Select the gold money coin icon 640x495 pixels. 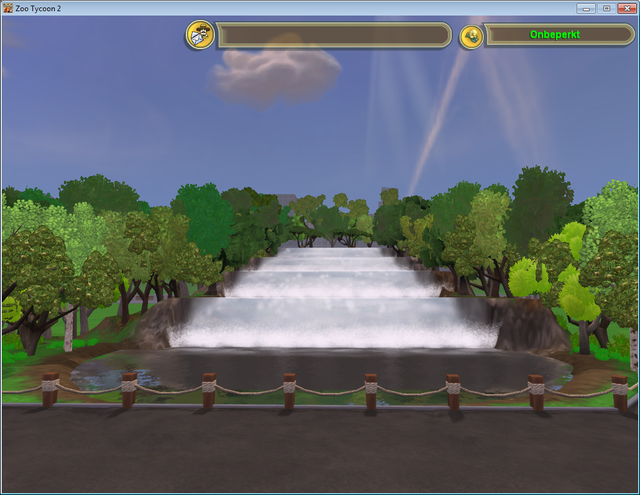pos(472,36)
